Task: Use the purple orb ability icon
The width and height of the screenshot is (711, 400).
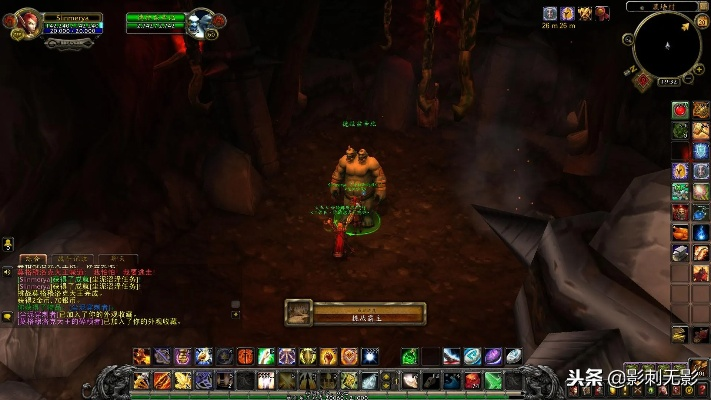Action: click(492, 356)
